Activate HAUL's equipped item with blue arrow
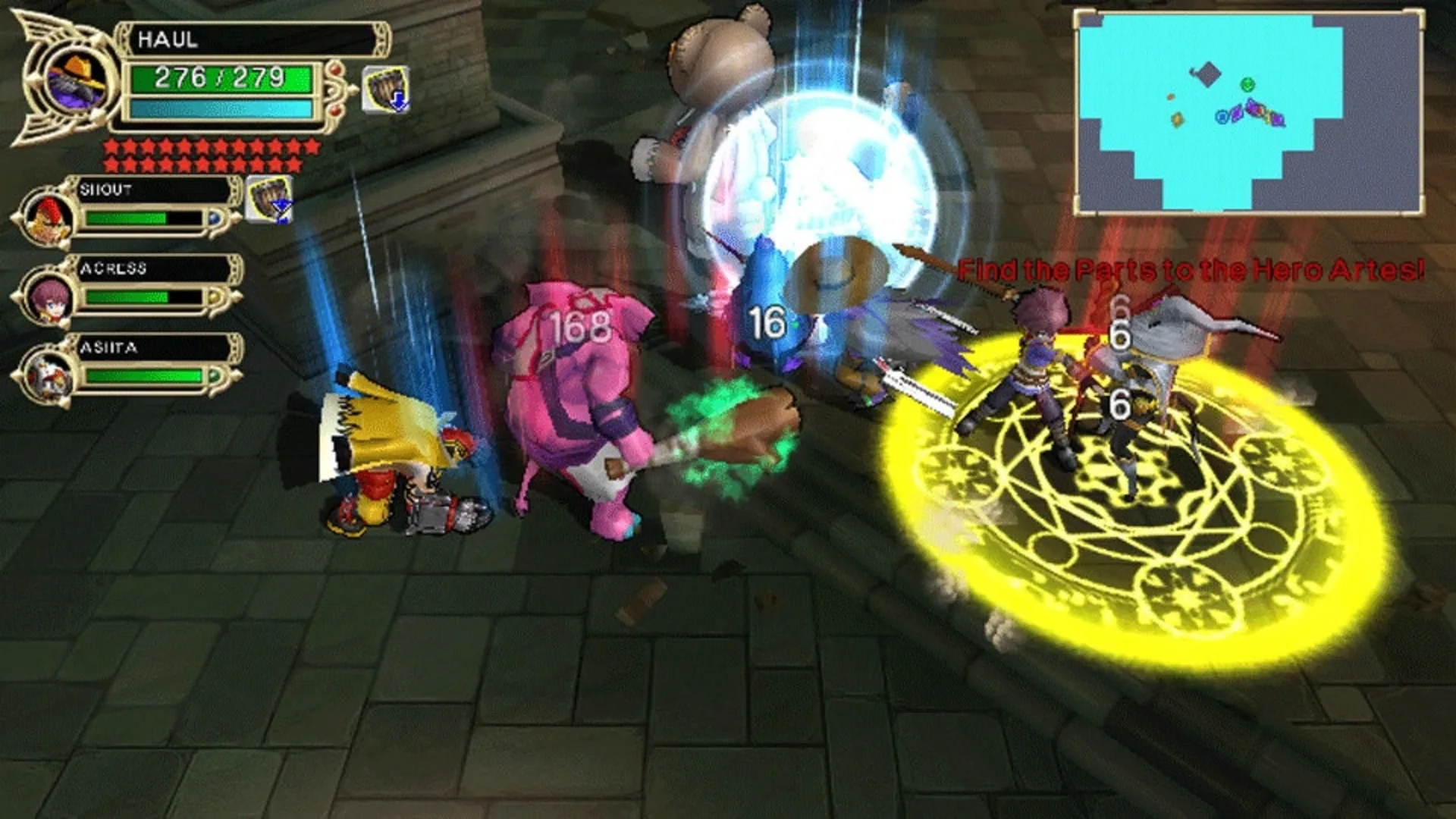1456x819 pixels. (388, 88)
